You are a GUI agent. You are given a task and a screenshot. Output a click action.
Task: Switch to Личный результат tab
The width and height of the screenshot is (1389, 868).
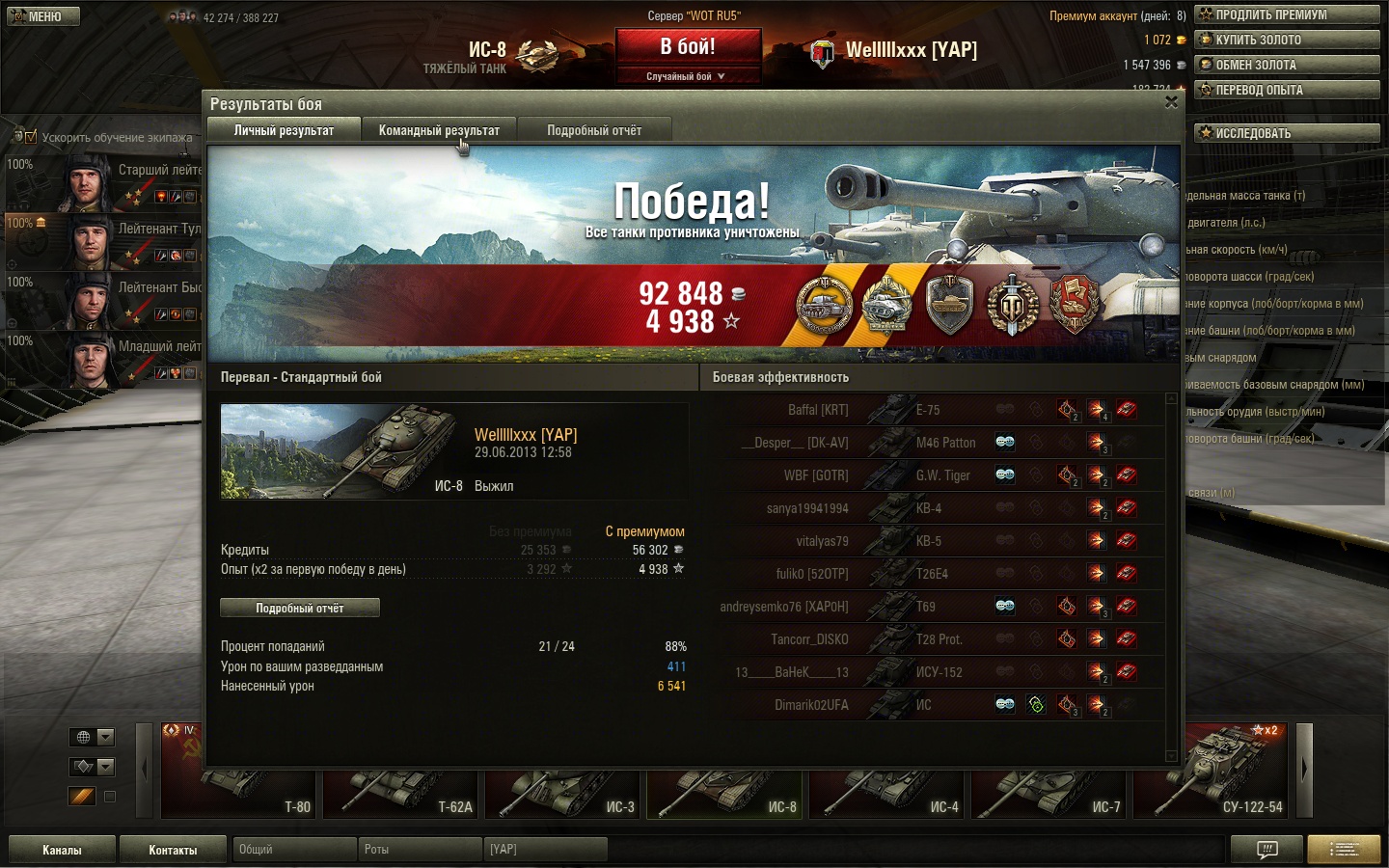tap(284, 130)
